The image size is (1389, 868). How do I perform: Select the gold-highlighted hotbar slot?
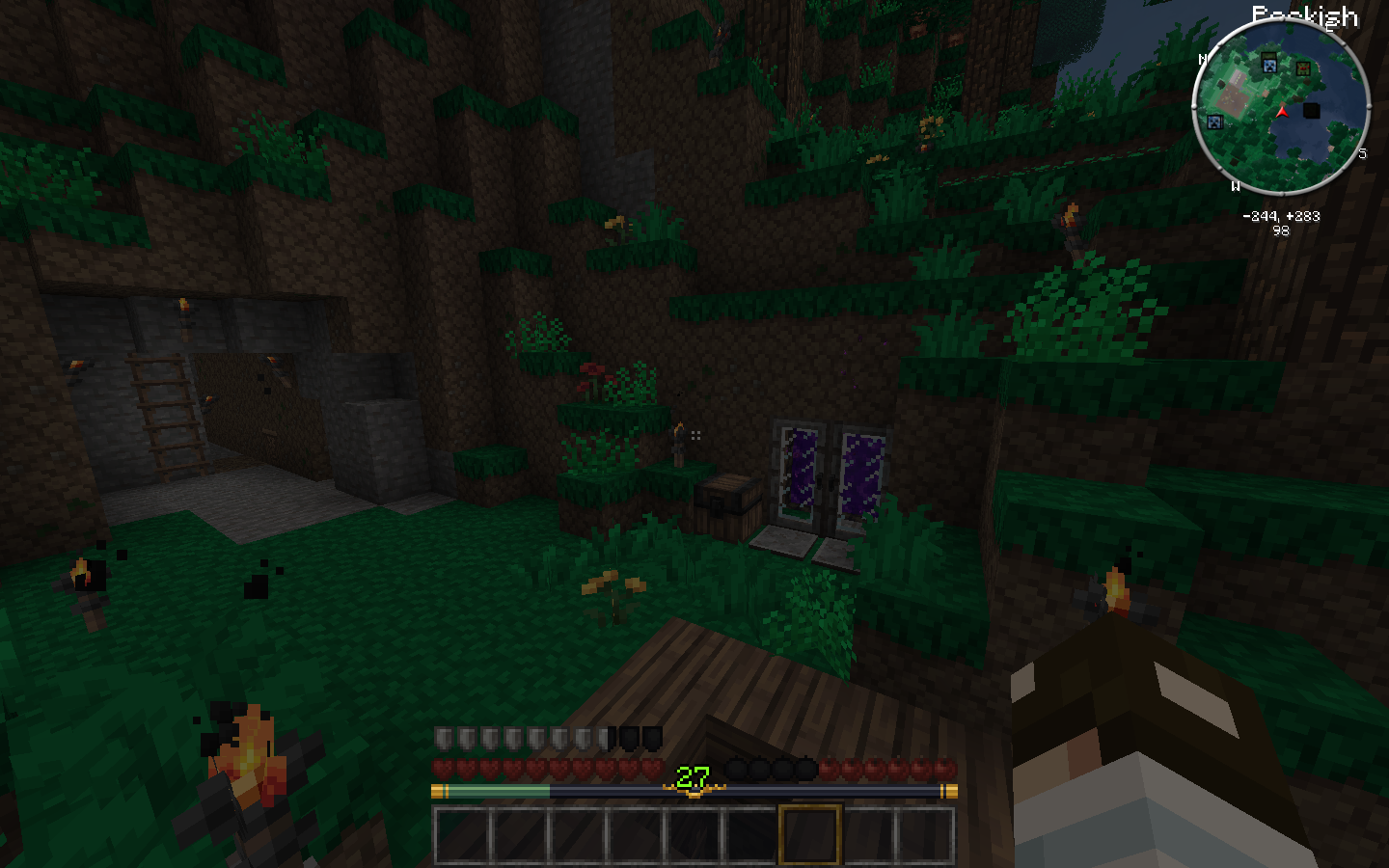click(x=809, y=834)
